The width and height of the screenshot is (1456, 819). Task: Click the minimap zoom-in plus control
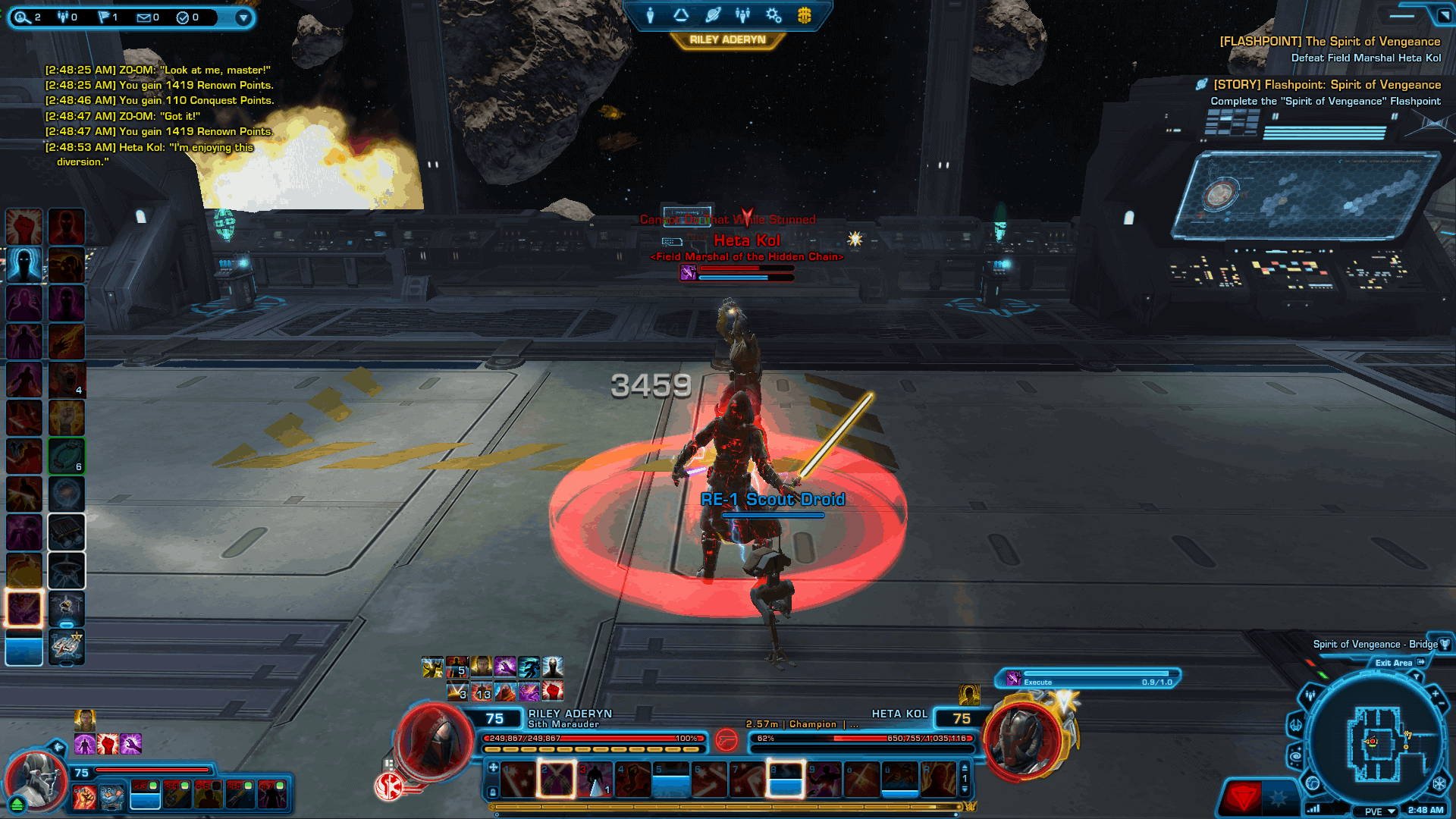click(1435, 693)
